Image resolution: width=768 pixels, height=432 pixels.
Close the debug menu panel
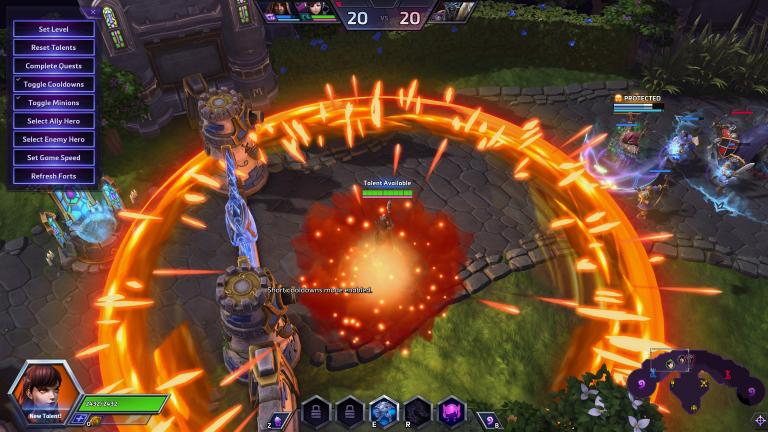pos(93,13)
